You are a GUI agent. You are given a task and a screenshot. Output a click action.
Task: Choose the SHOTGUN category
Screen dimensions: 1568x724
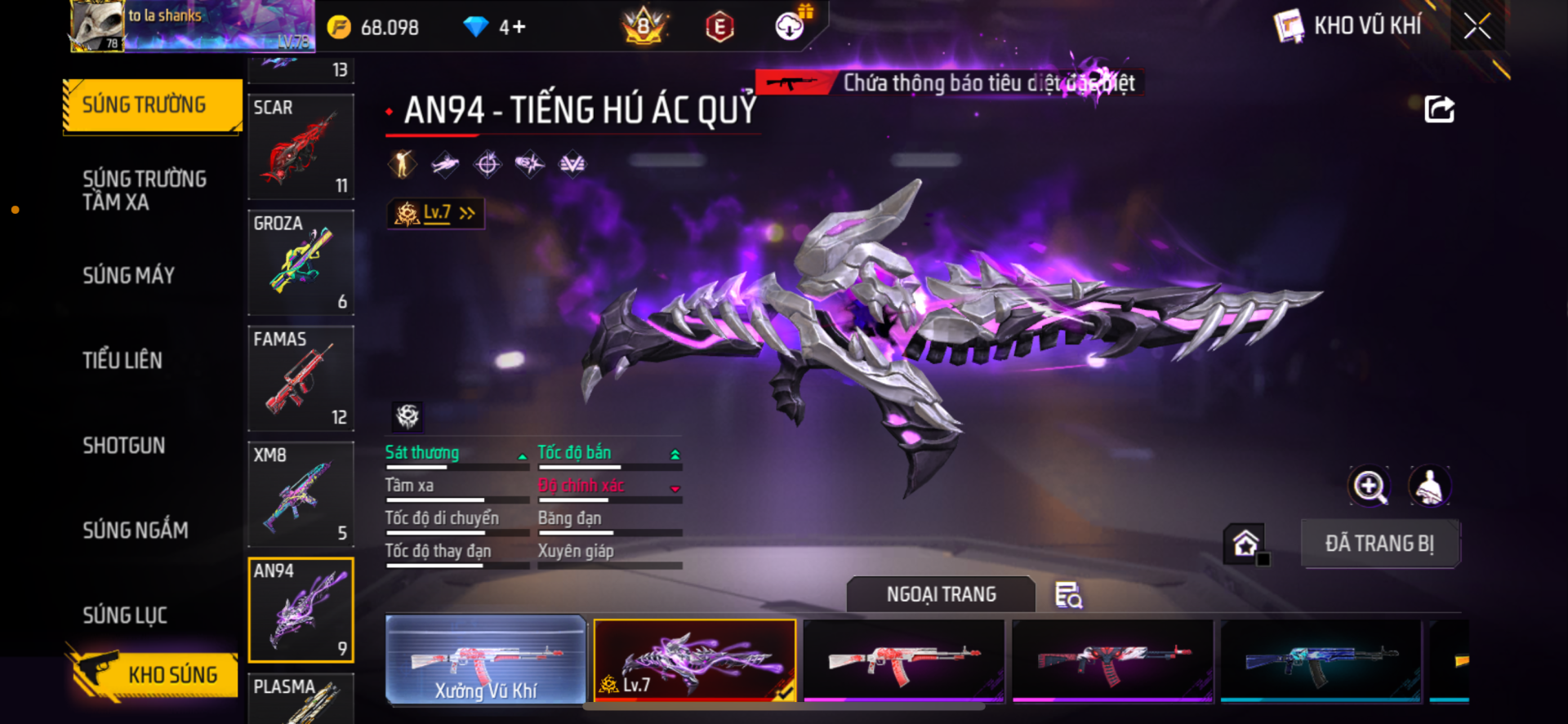[x=124, y=446]
